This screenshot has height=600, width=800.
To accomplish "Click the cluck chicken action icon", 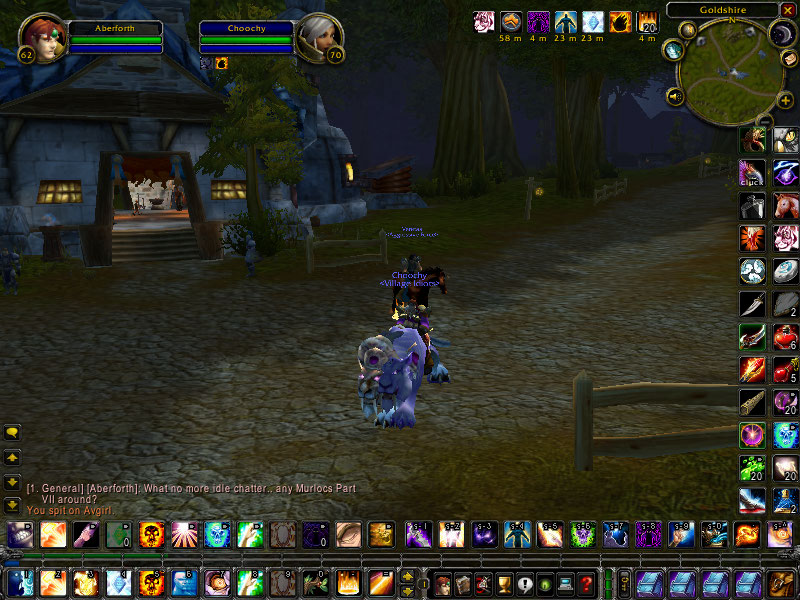I will click(752, 172).
